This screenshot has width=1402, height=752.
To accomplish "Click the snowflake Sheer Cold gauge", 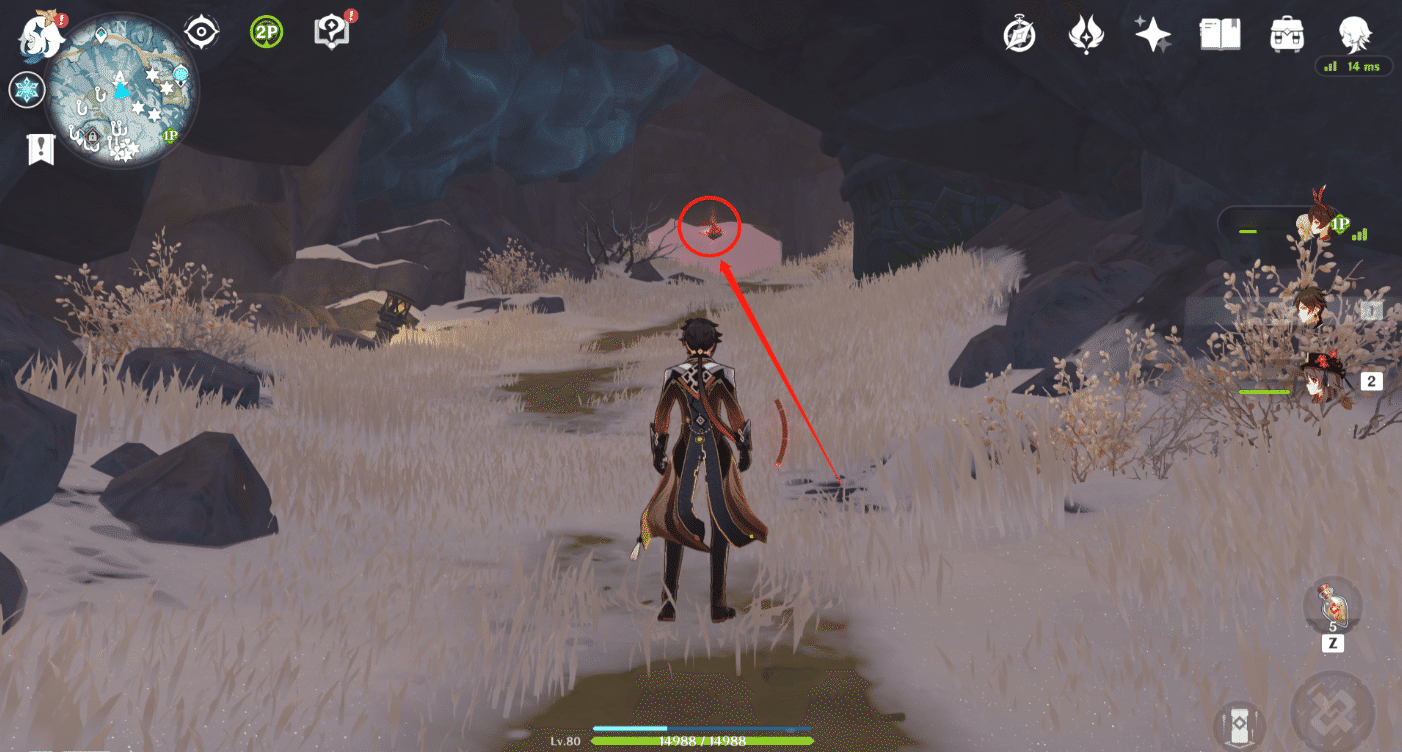I will pyautogui.click(x=27, y=89).
